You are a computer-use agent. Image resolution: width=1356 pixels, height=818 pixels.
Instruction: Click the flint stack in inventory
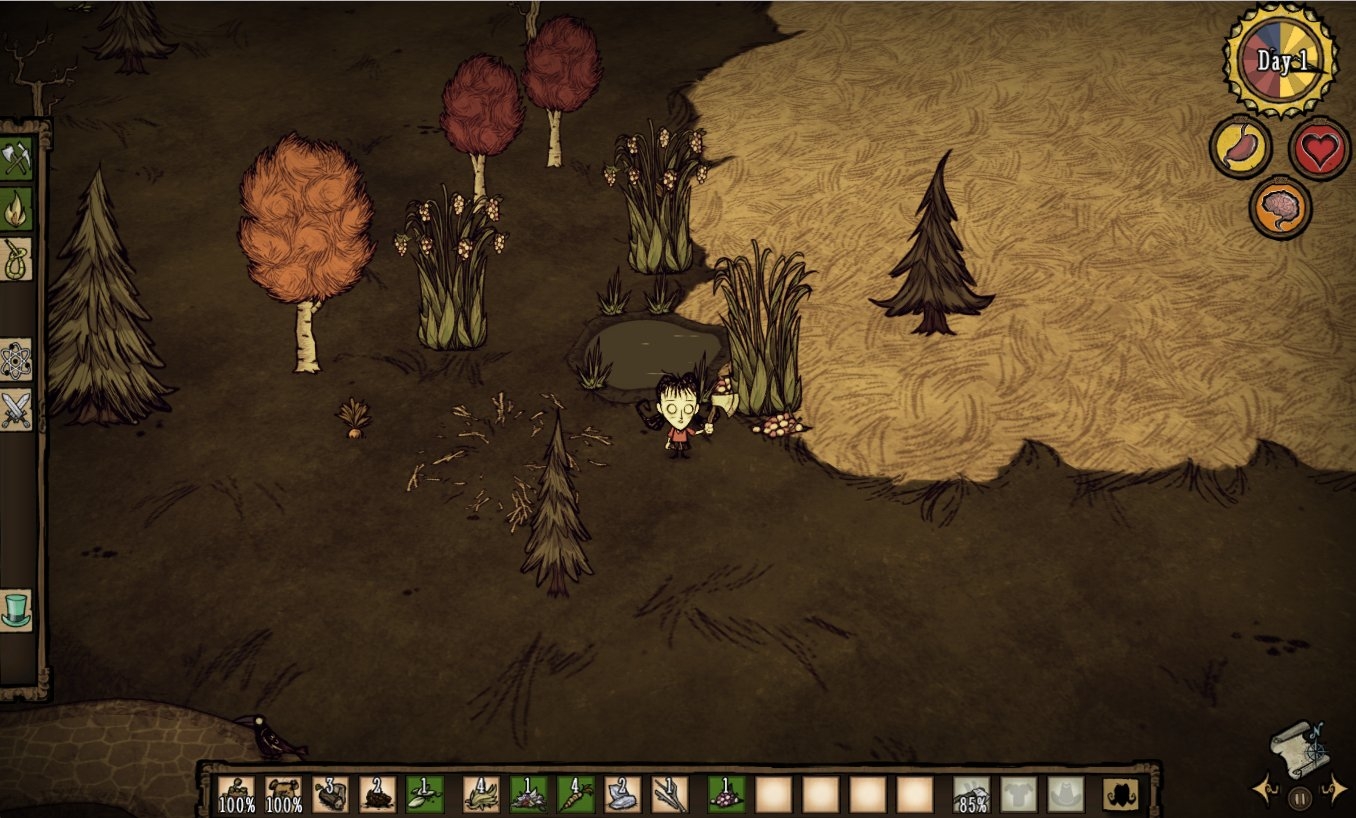(622, 794)
